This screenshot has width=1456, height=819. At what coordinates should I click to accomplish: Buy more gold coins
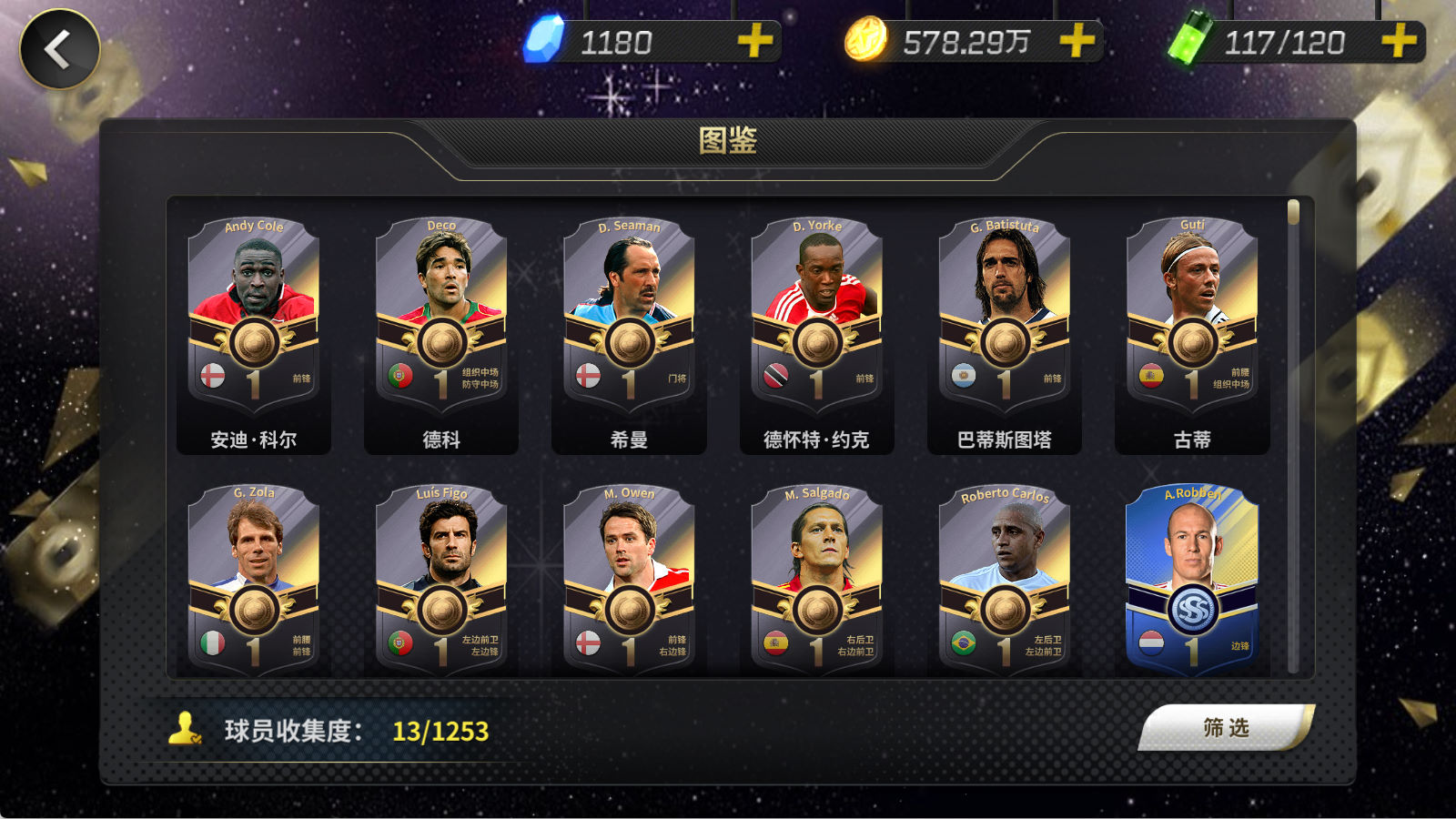(1077, 41)
